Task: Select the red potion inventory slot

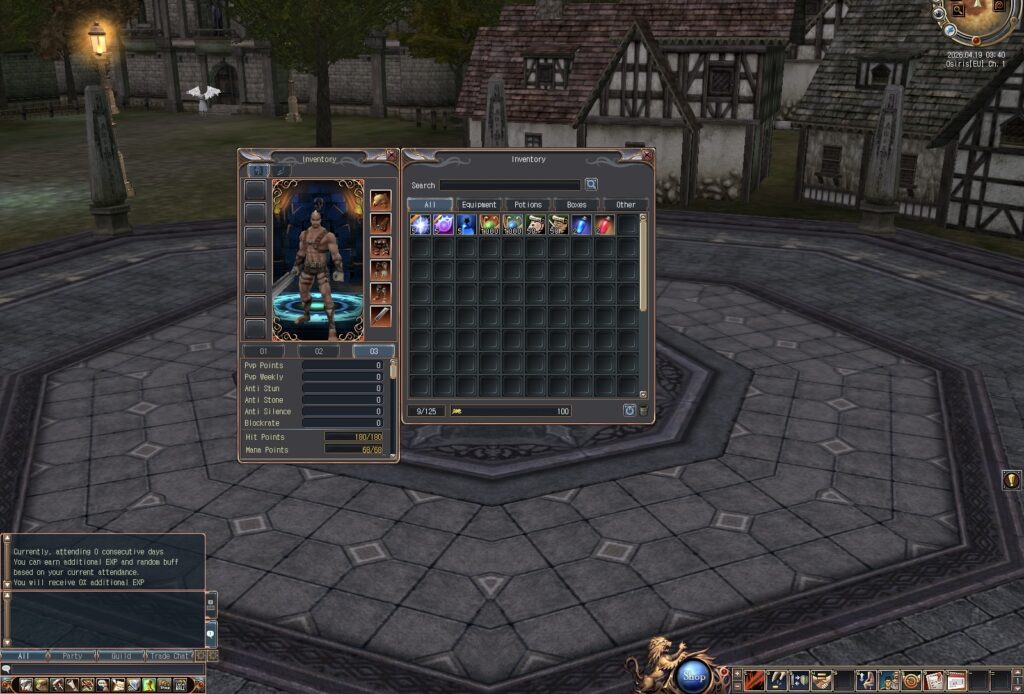Action: pyautogui.click(x=604, y=225)
